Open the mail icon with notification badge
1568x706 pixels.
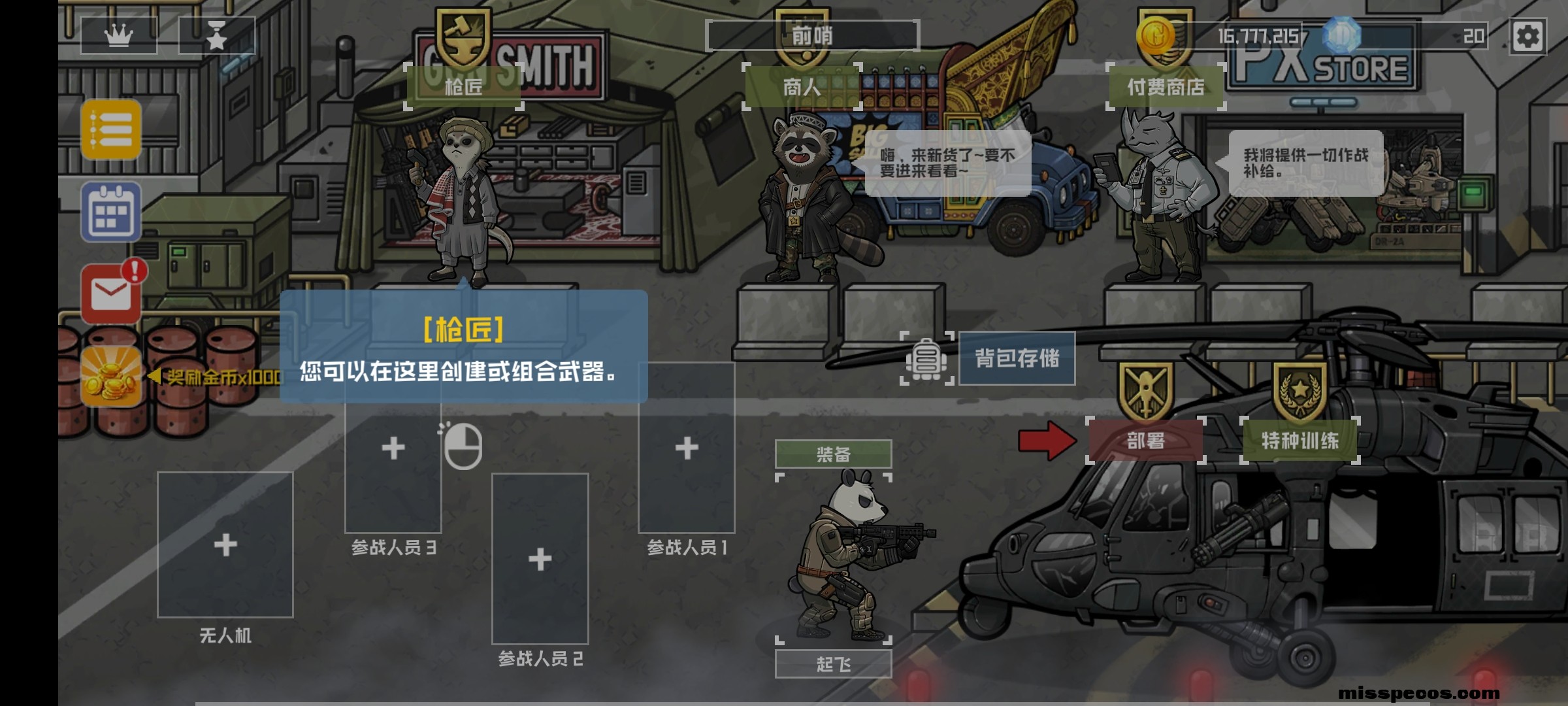pyautogui.click(x=110, y=293)
